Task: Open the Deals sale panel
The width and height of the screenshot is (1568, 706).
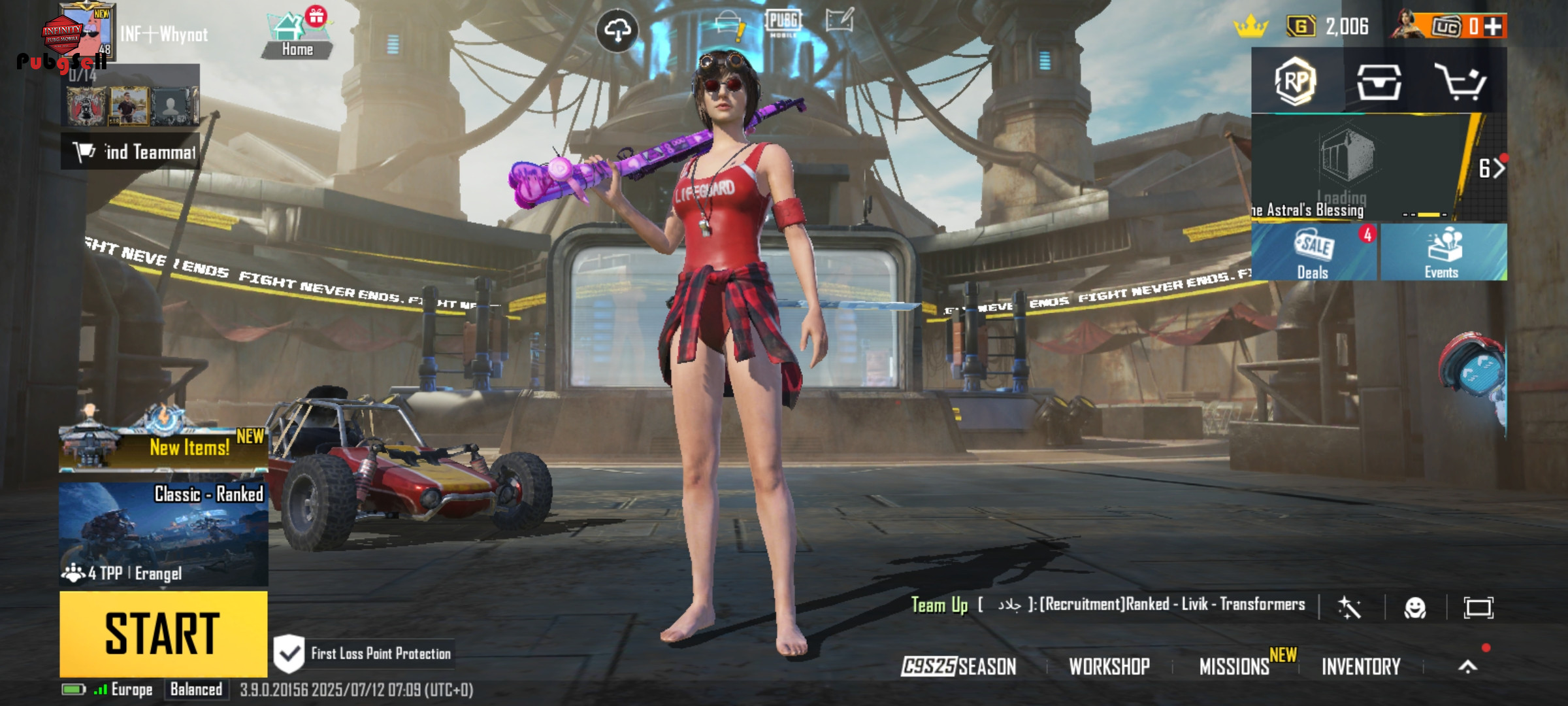Action: coord(1314,253)
